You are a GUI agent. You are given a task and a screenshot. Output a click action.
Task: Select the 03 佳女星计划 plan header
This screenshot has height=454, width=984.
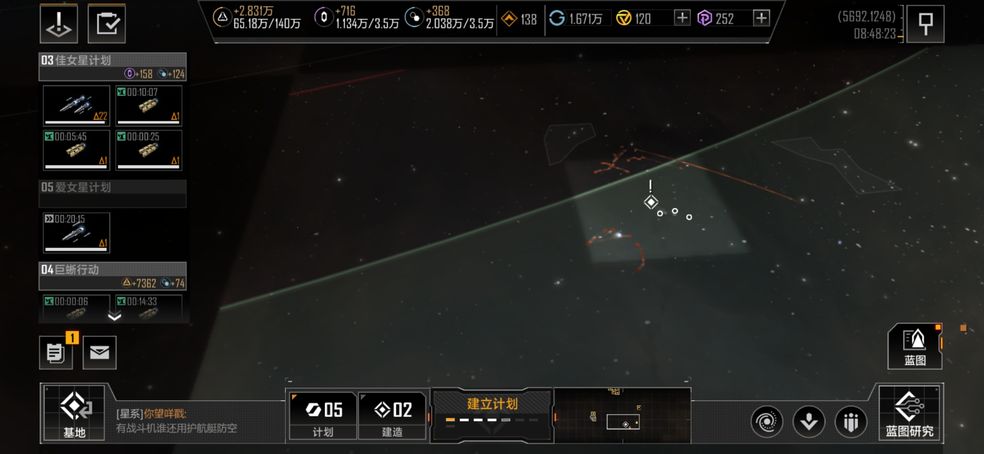tap(112, 60)
